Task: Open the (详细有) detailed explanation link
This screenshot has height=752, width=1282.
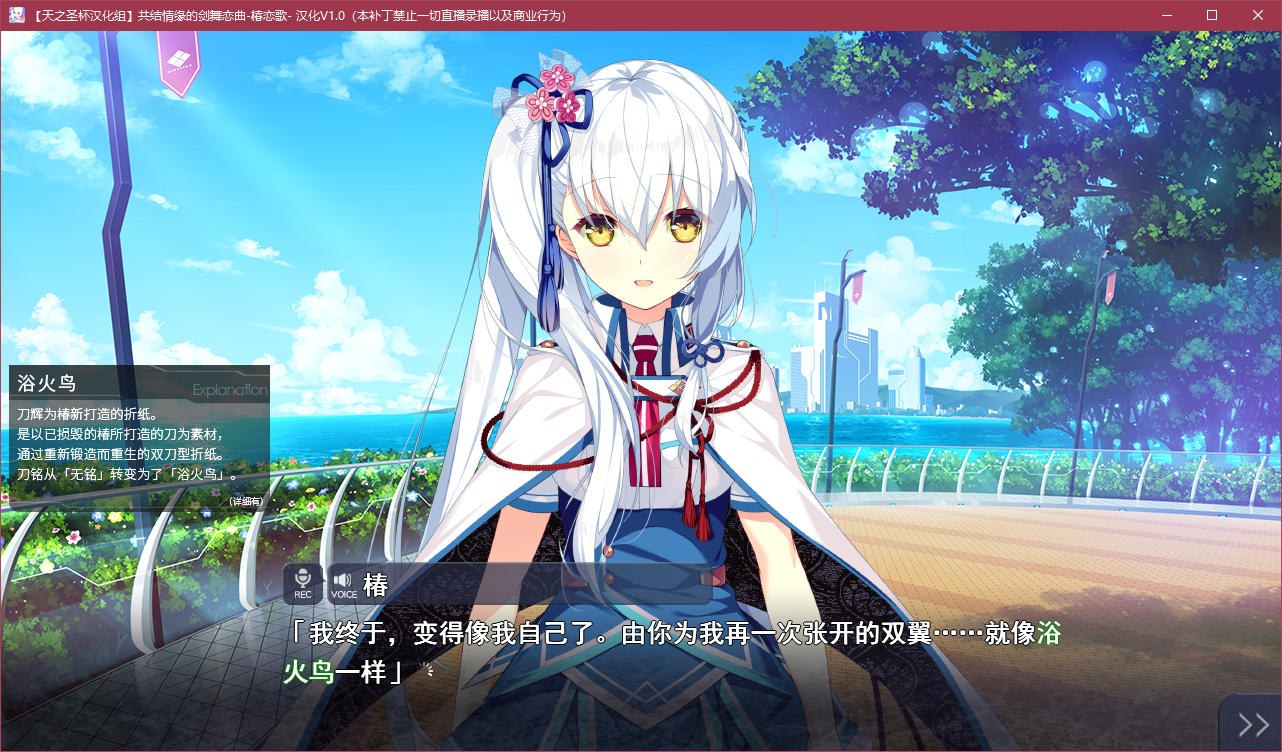Action: pos(246,500)
